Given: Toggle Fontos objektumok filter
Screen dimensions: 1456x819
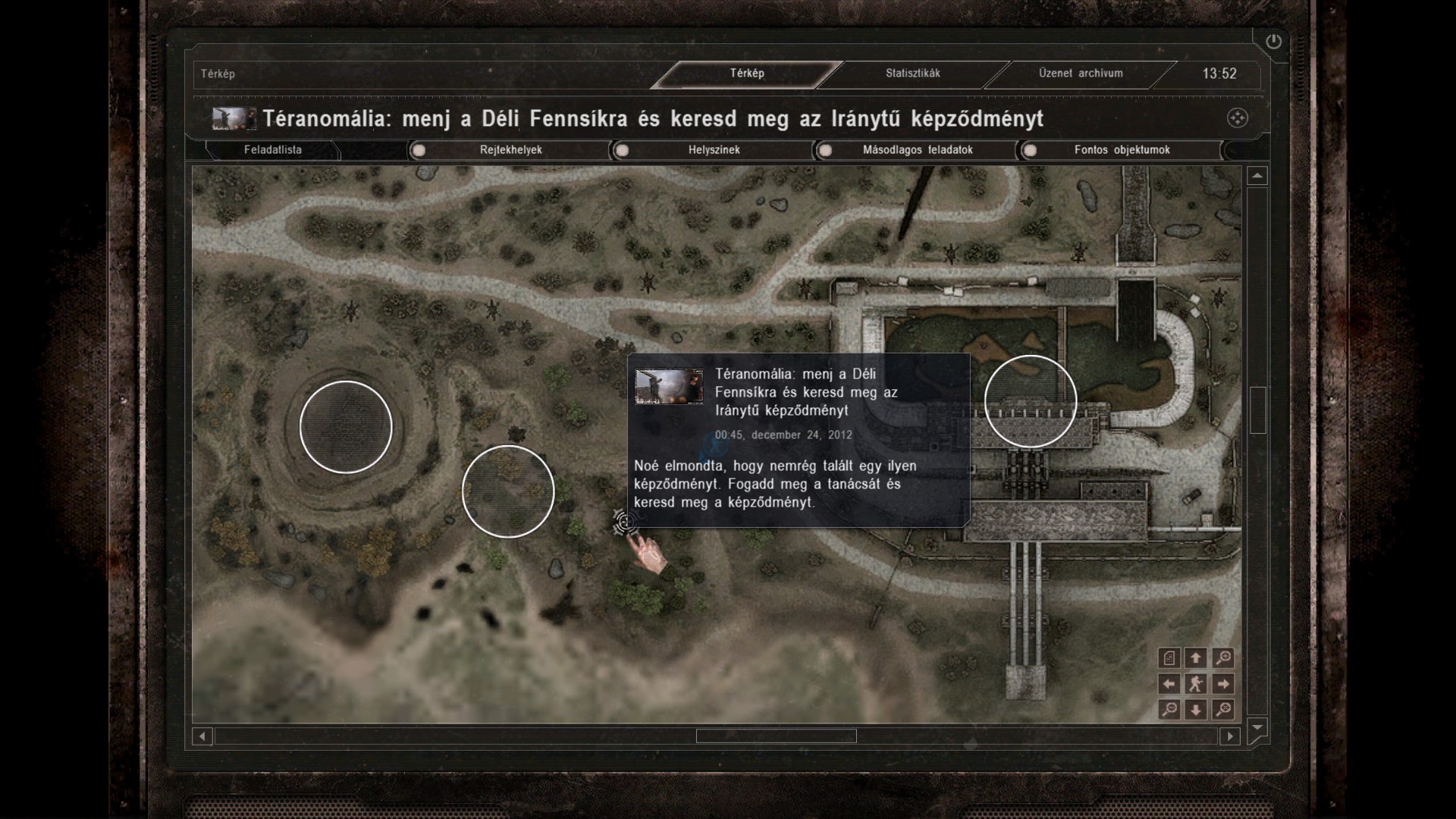Looking at the screenshot, I should [x=1030, y=150].
